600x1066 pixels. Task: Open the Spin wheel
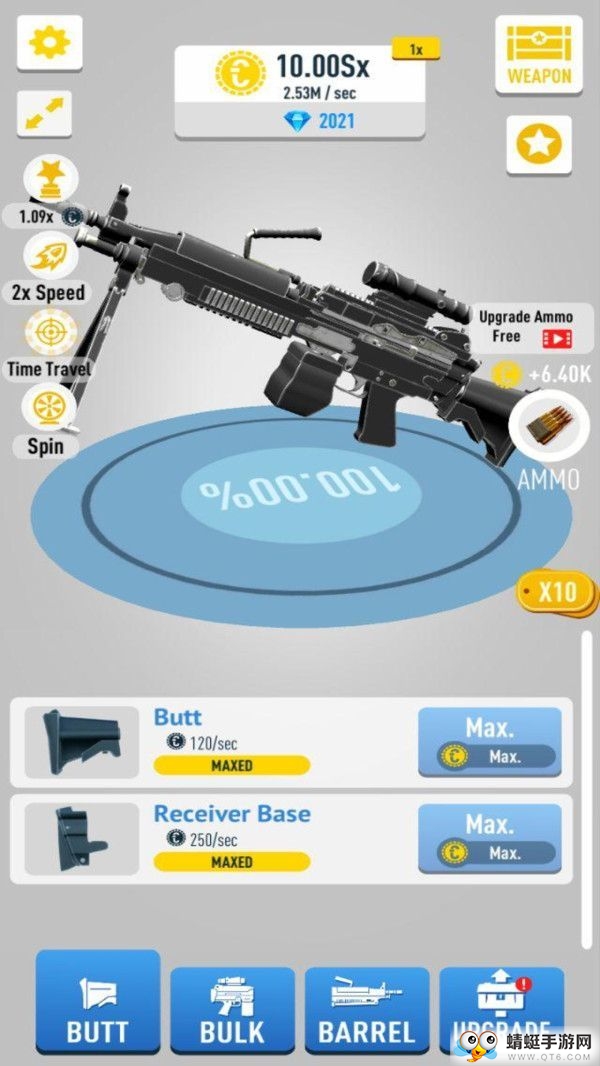click(47, 410)
